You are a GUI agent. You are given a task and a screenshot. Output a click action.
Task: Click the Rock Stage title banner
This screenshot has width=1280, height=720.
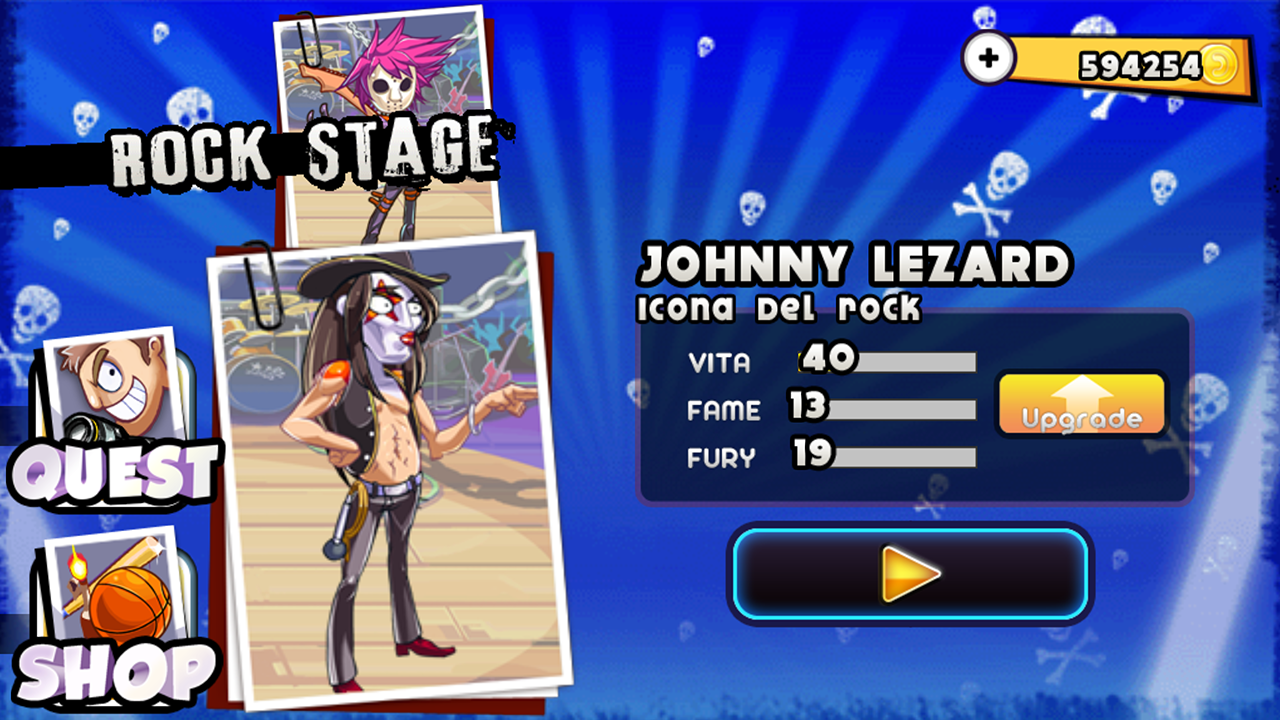point(300,150)
